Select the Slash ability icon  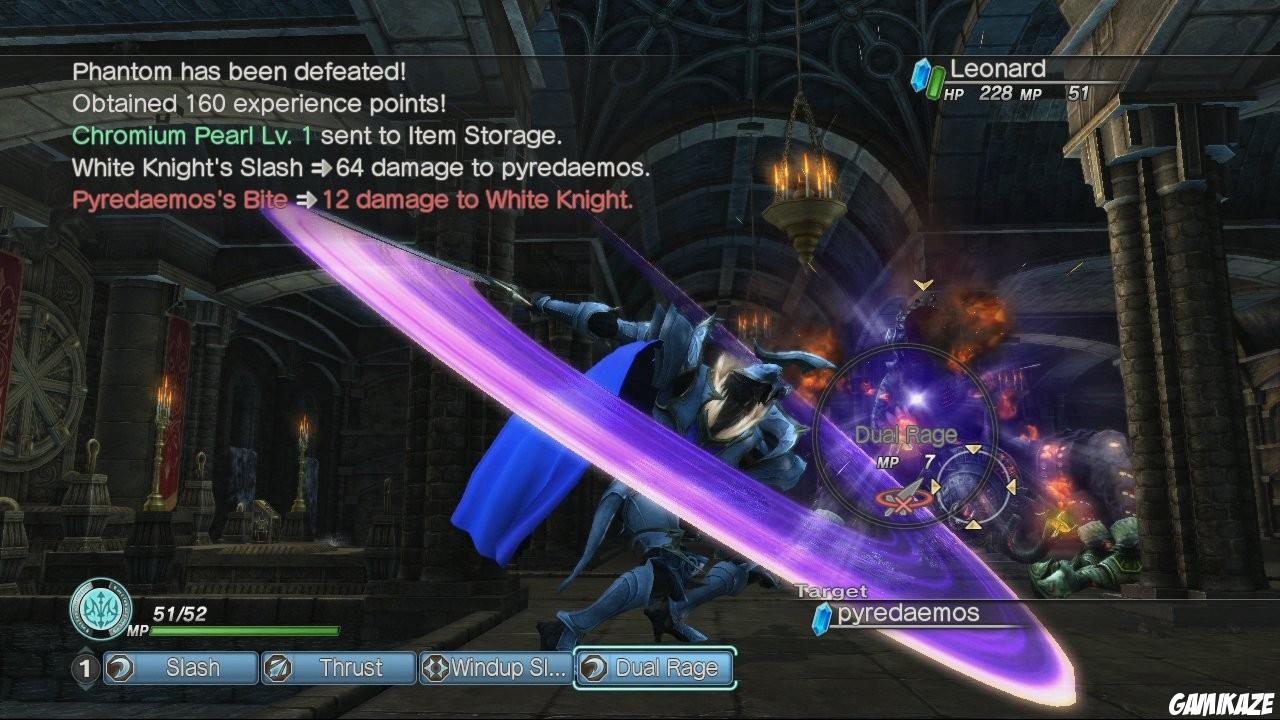pos(117,668)
